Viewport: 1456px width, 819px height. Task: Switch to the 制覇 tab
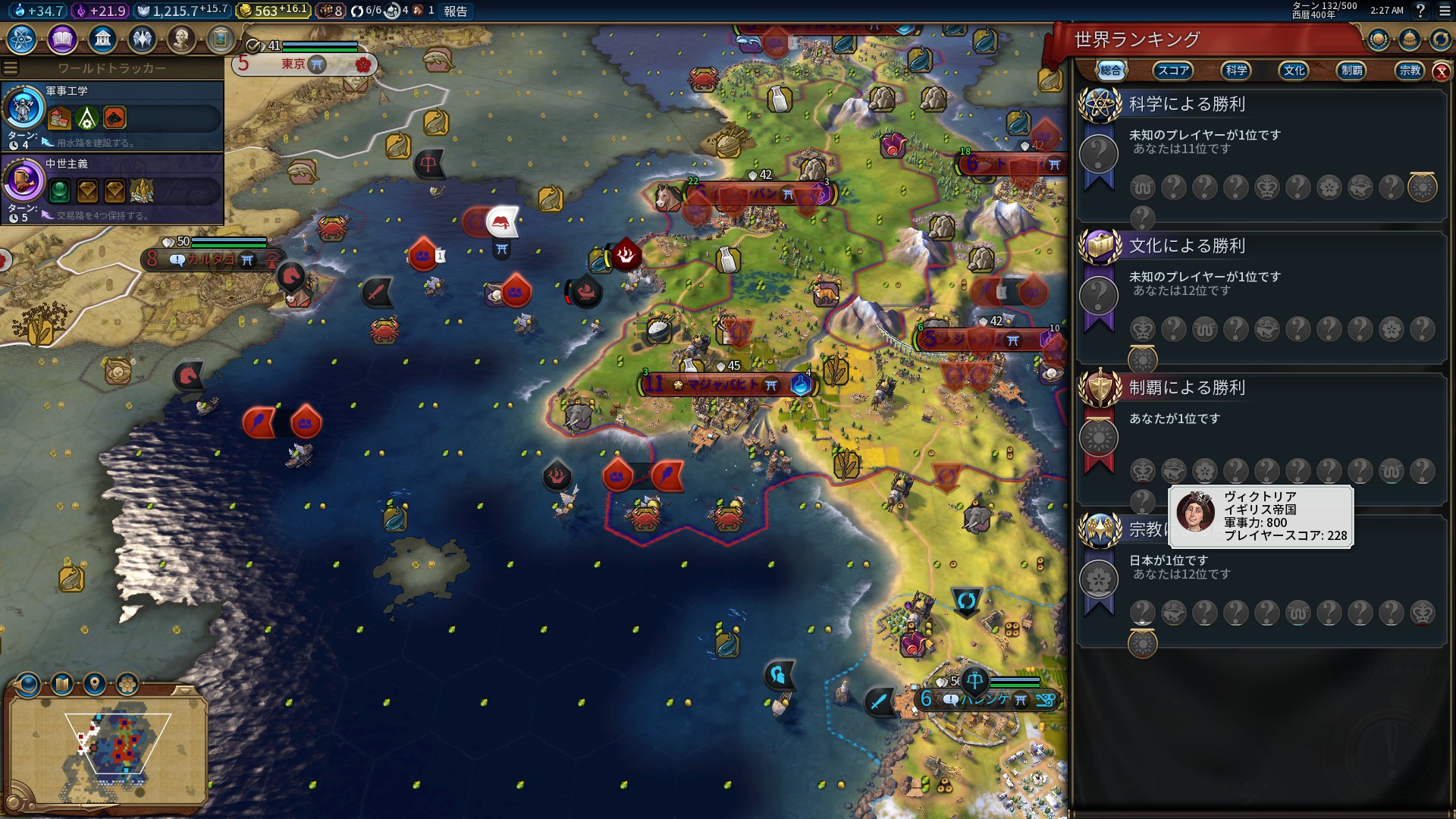(x=1351, y=71)
